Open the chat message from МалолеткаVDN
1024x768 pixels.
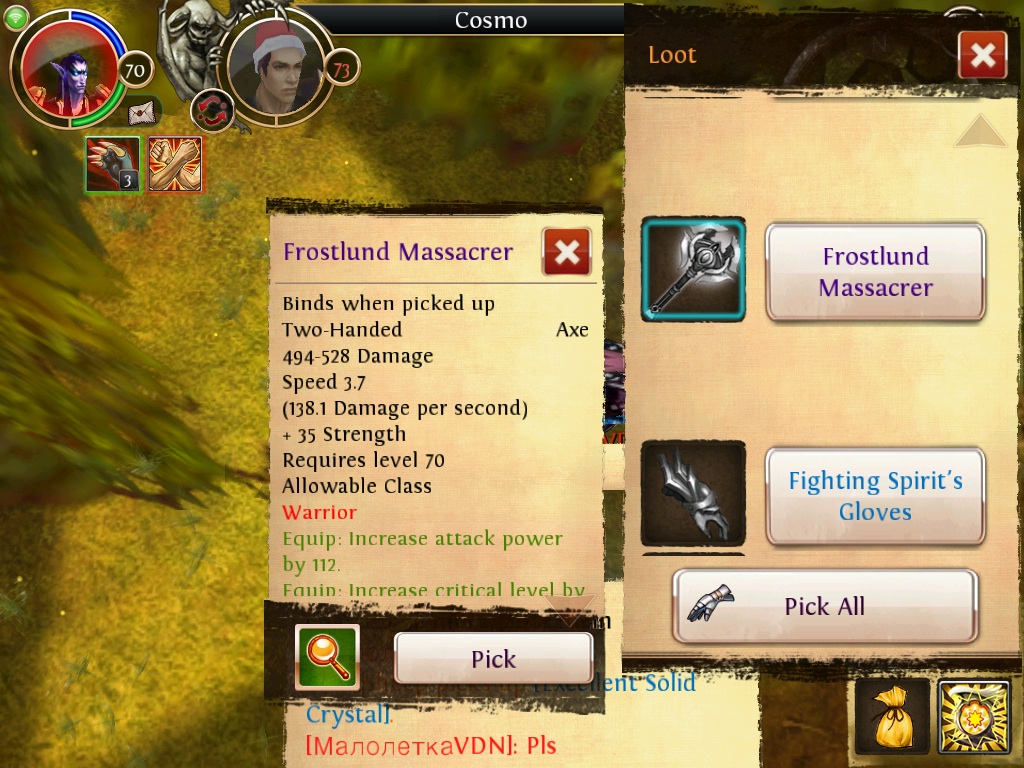pos(430,746)
